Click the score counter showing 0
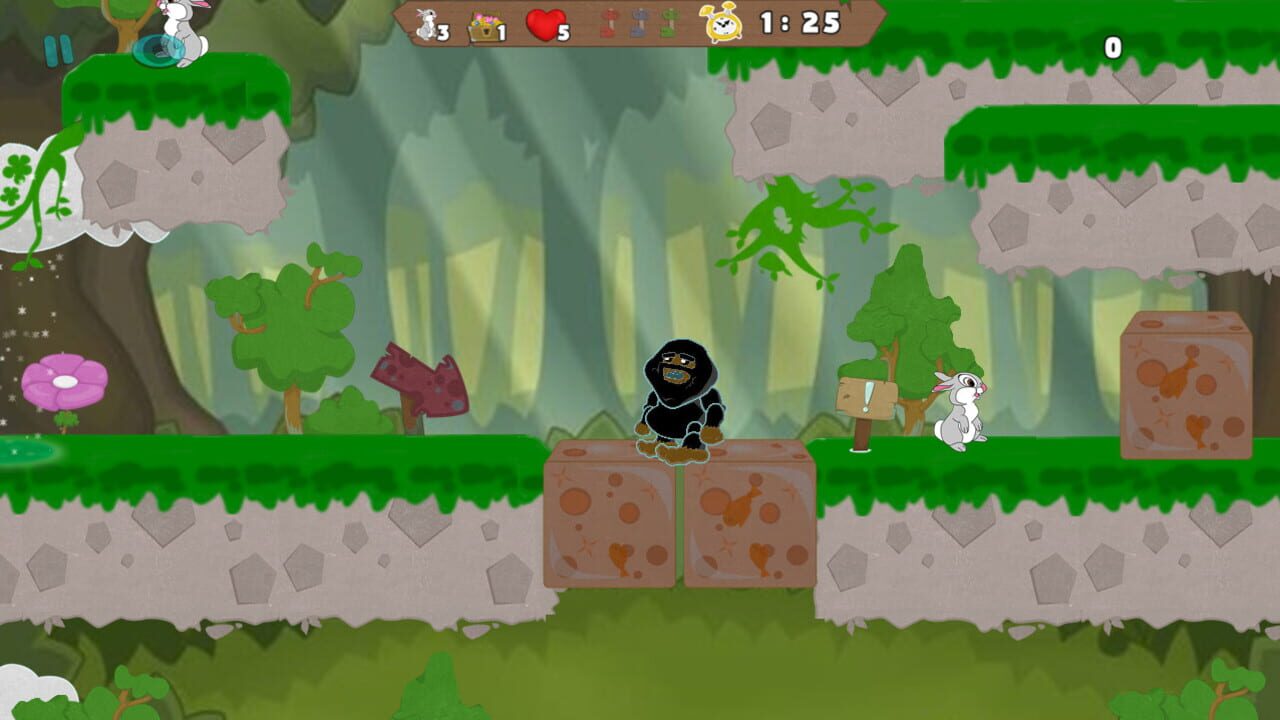 pyautogui.click(x=1113, y=45)
